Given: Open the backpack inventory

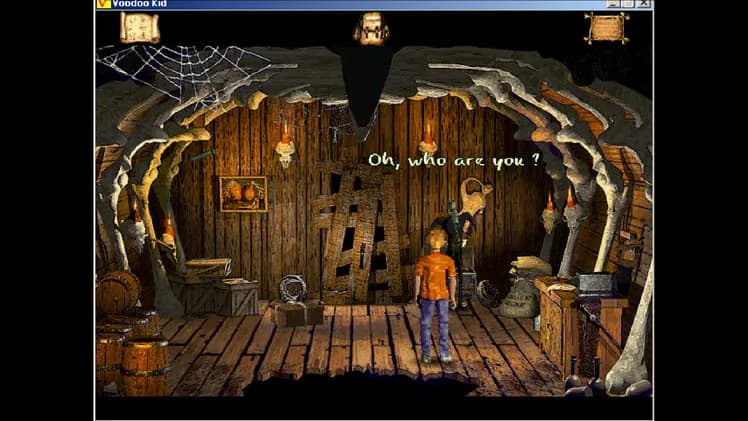Looking at the screenshot, I should tap(371, 27).
